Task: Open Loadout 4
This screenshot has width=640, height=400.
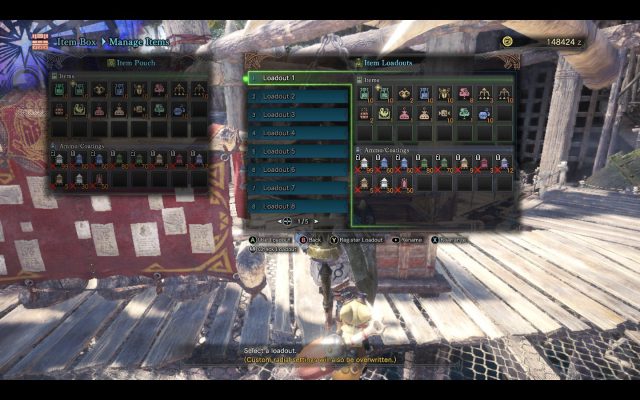Action: (x=297, y=133)
